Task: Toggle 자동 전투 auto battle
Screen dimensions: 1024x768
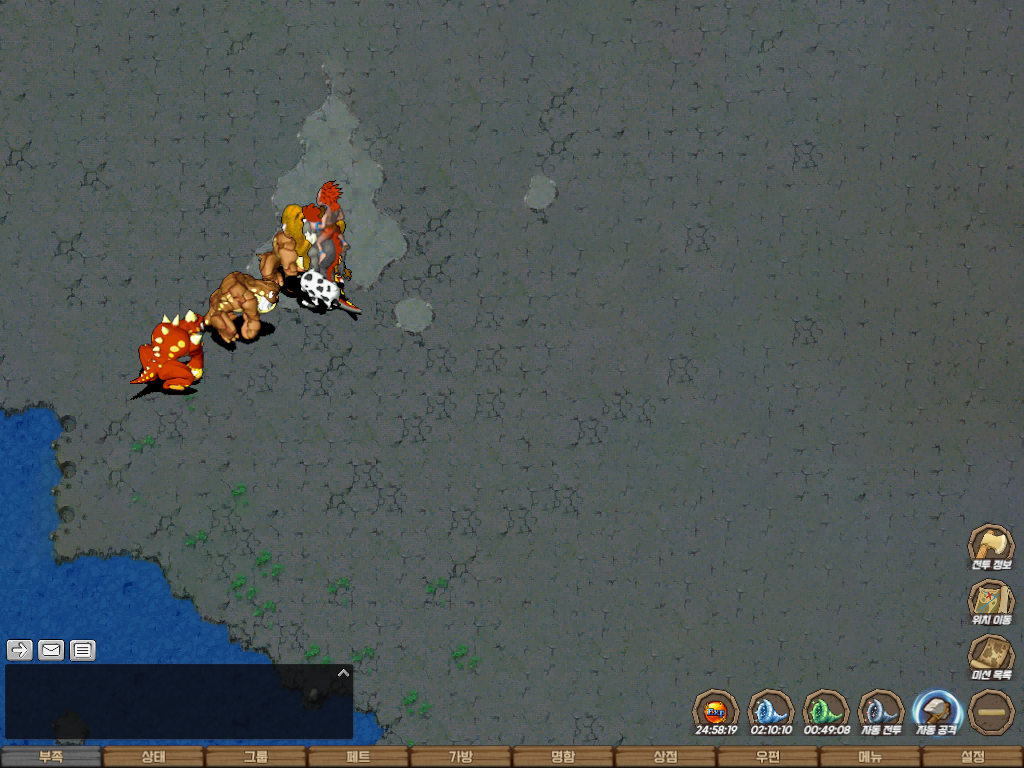Action: coord(881,711)
